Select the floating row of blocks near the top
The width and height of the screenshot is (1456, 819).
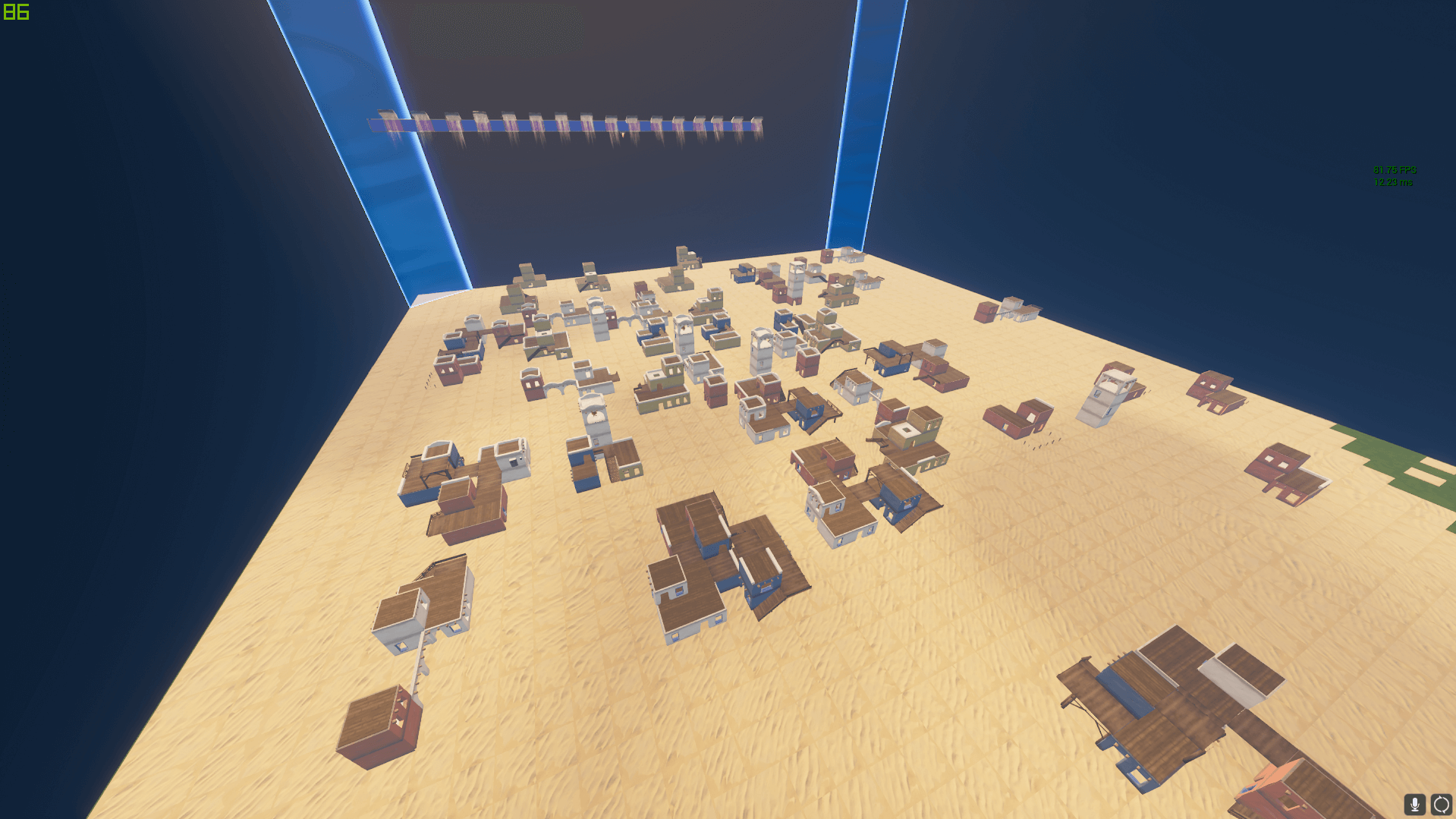pos(569,121)
